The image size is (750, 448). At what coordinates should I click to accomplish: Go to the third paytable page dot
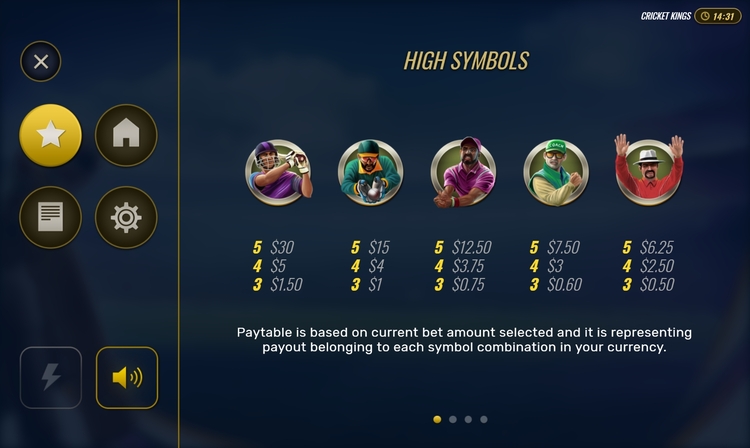pyautogui.click(x=468, y=420)
